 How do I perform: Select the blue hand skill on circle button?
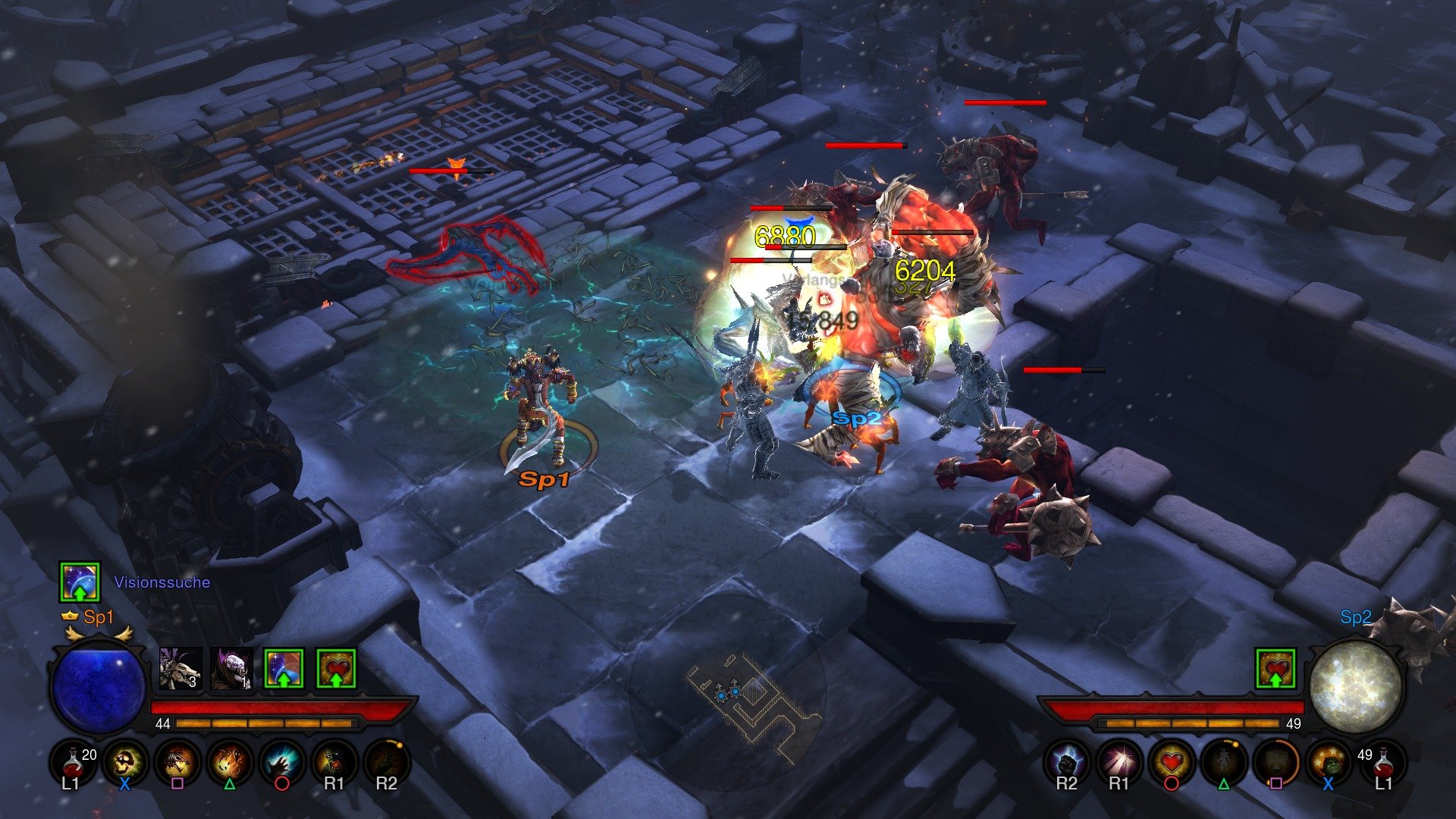click(282, 764)
